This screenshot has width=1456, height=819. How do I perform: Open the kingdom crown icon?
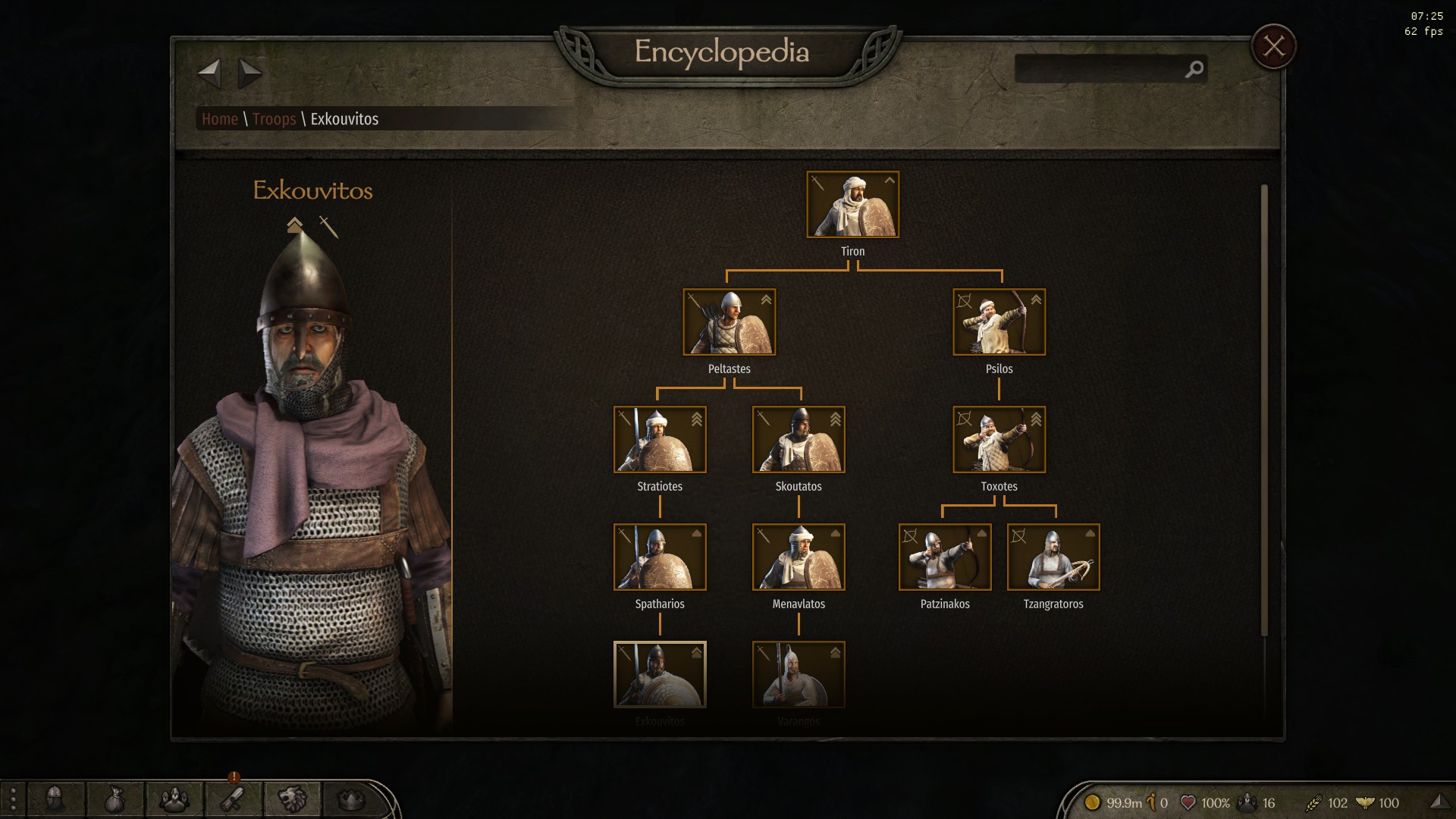pyautogui.click(x=350, y=799)
